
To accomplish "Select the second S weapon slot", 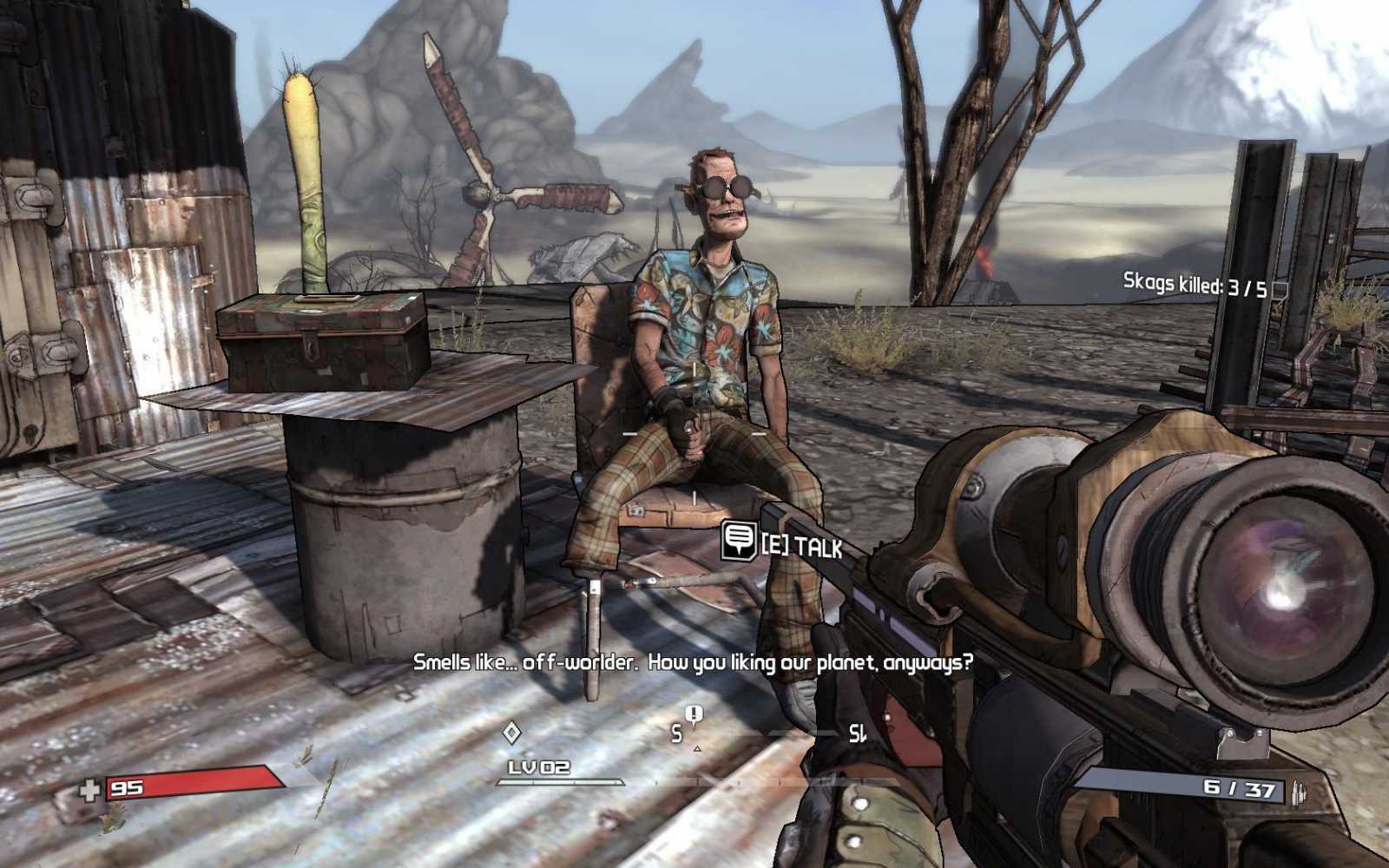I will tap(858, 734).
